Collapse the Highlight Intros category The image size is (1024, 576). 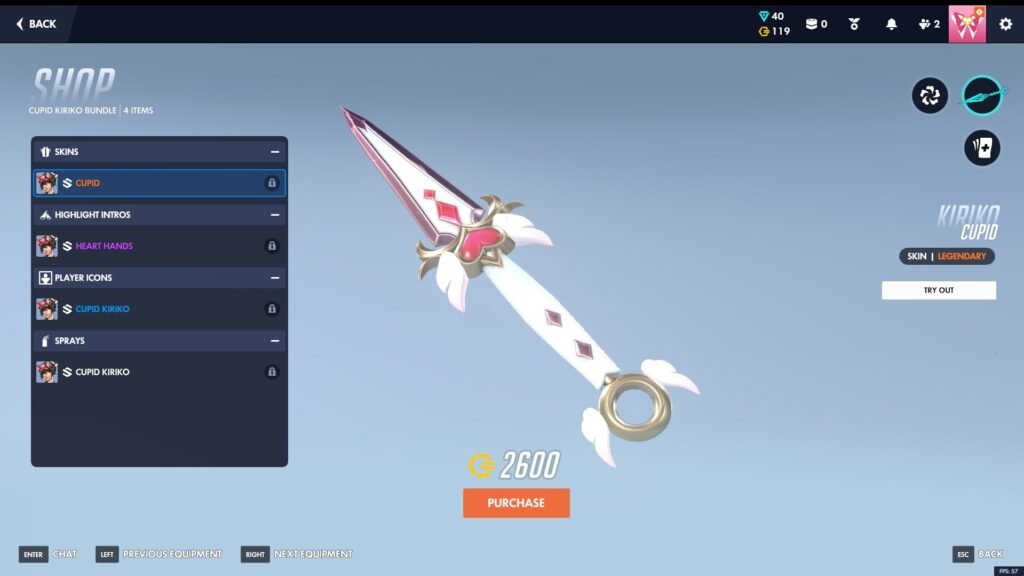tap(274, 215)
